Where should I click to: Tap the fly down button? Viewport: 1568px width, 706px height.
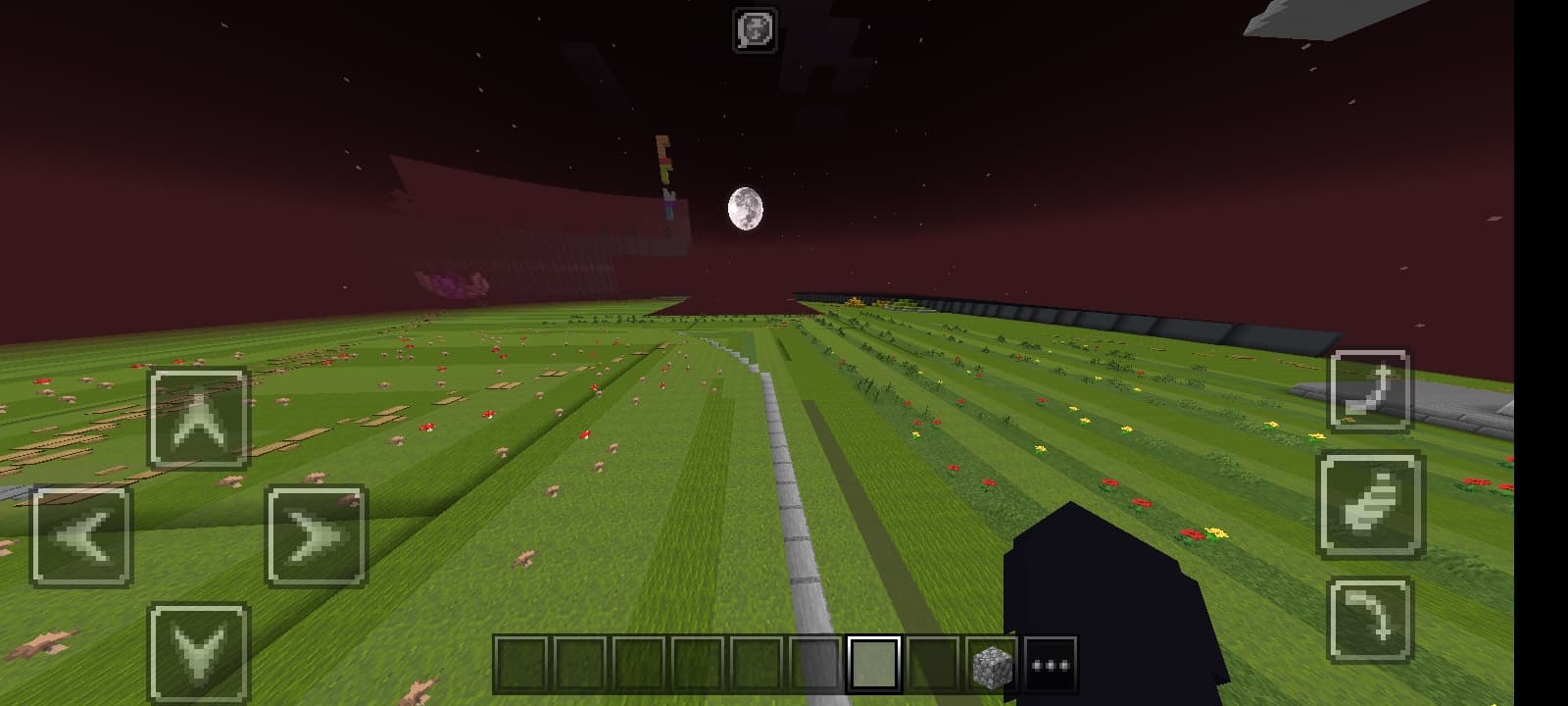click(x=1370, y=620)
